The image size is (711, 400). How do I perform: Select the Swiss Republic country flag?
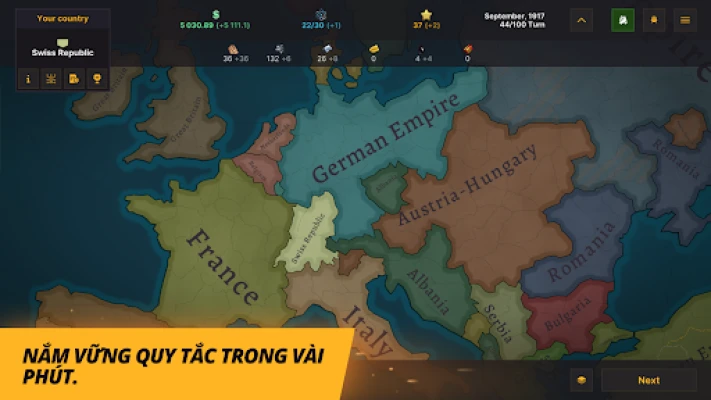62,42
